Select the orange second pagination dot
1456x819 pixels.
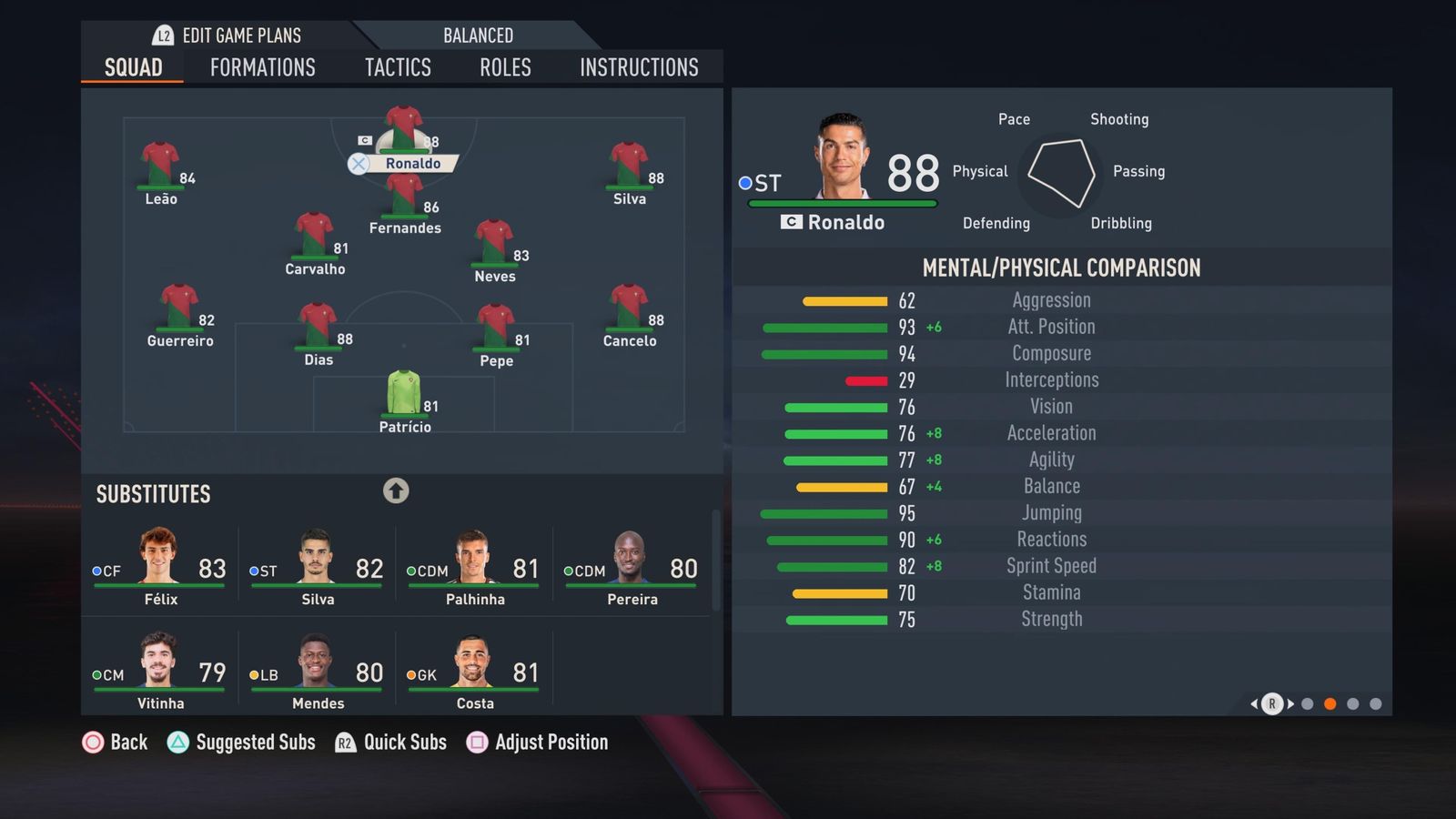click(x=1330, y=703)
